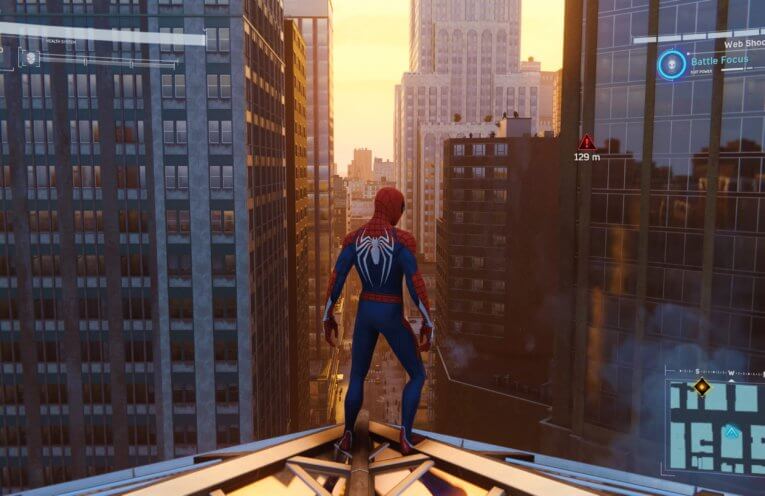Screen dimensions: 765x496
Task: Activate the Battle Focus suit power icon
Action: (x=671, y=64)
